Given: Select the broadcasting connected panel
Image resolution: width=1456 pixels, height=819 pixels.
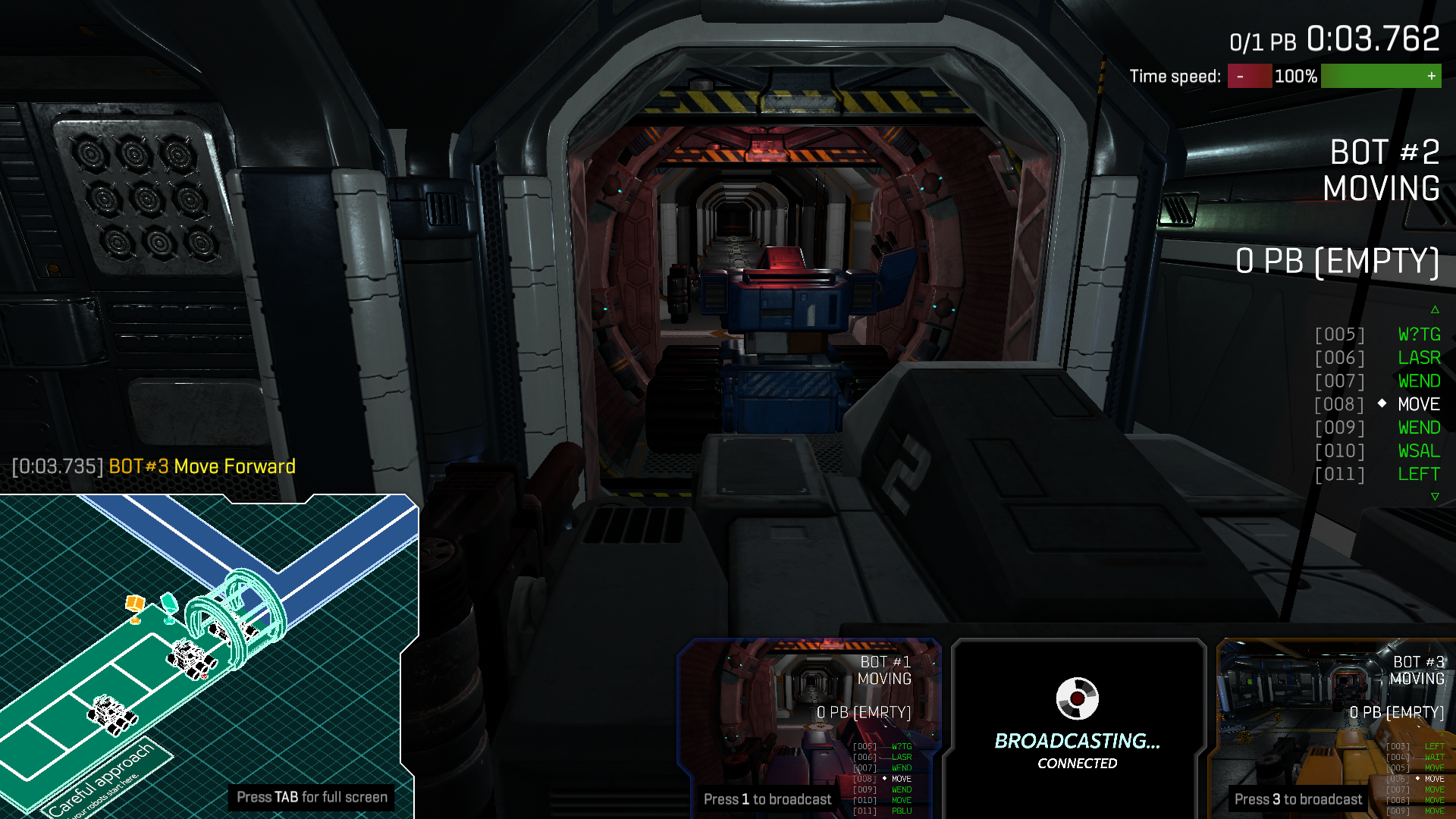Looking at the screenshot, I should (x=1077, y=726).
